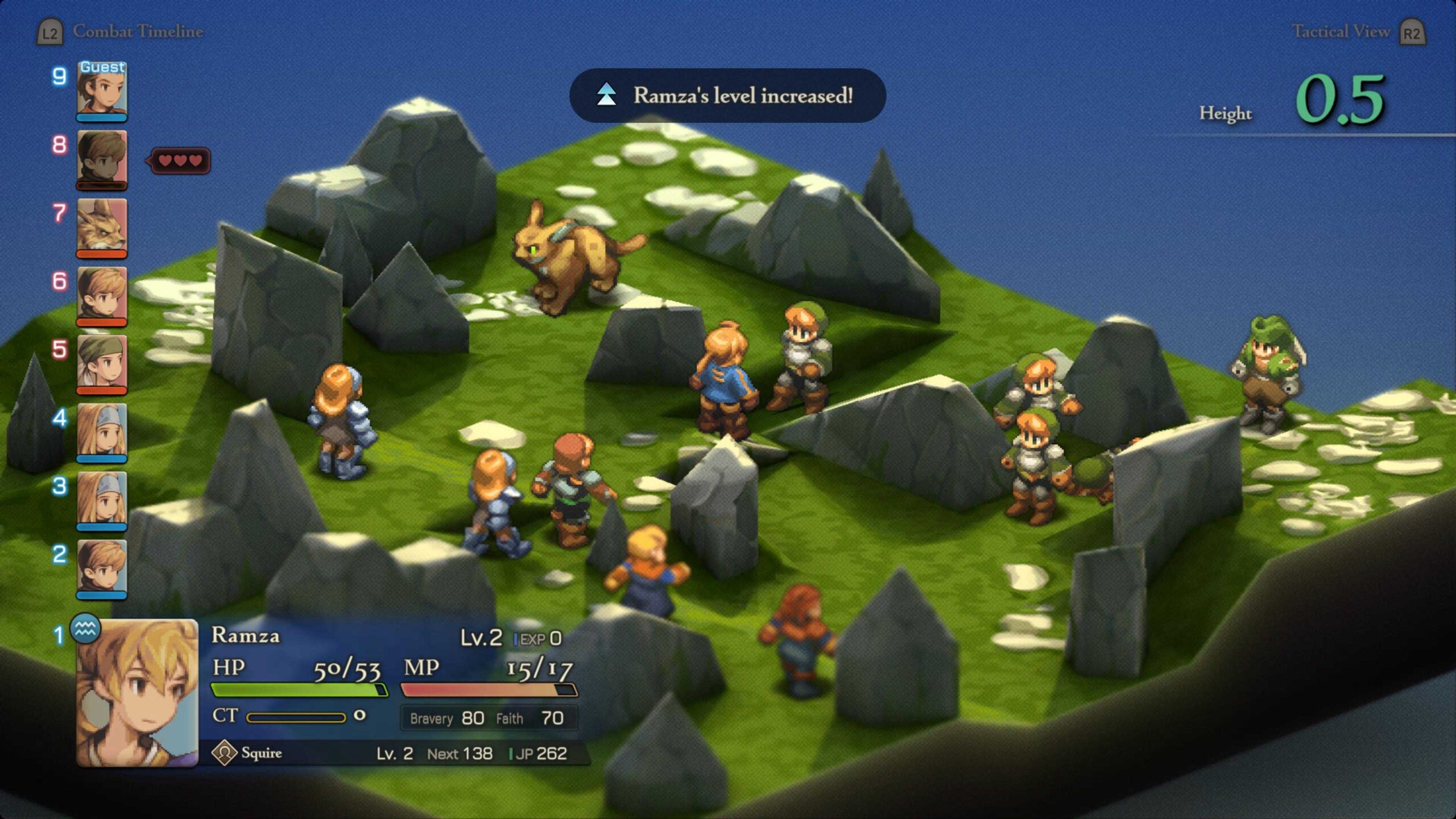
Task: Select the Guest portrait at turn 9
Action: [102, 91]
